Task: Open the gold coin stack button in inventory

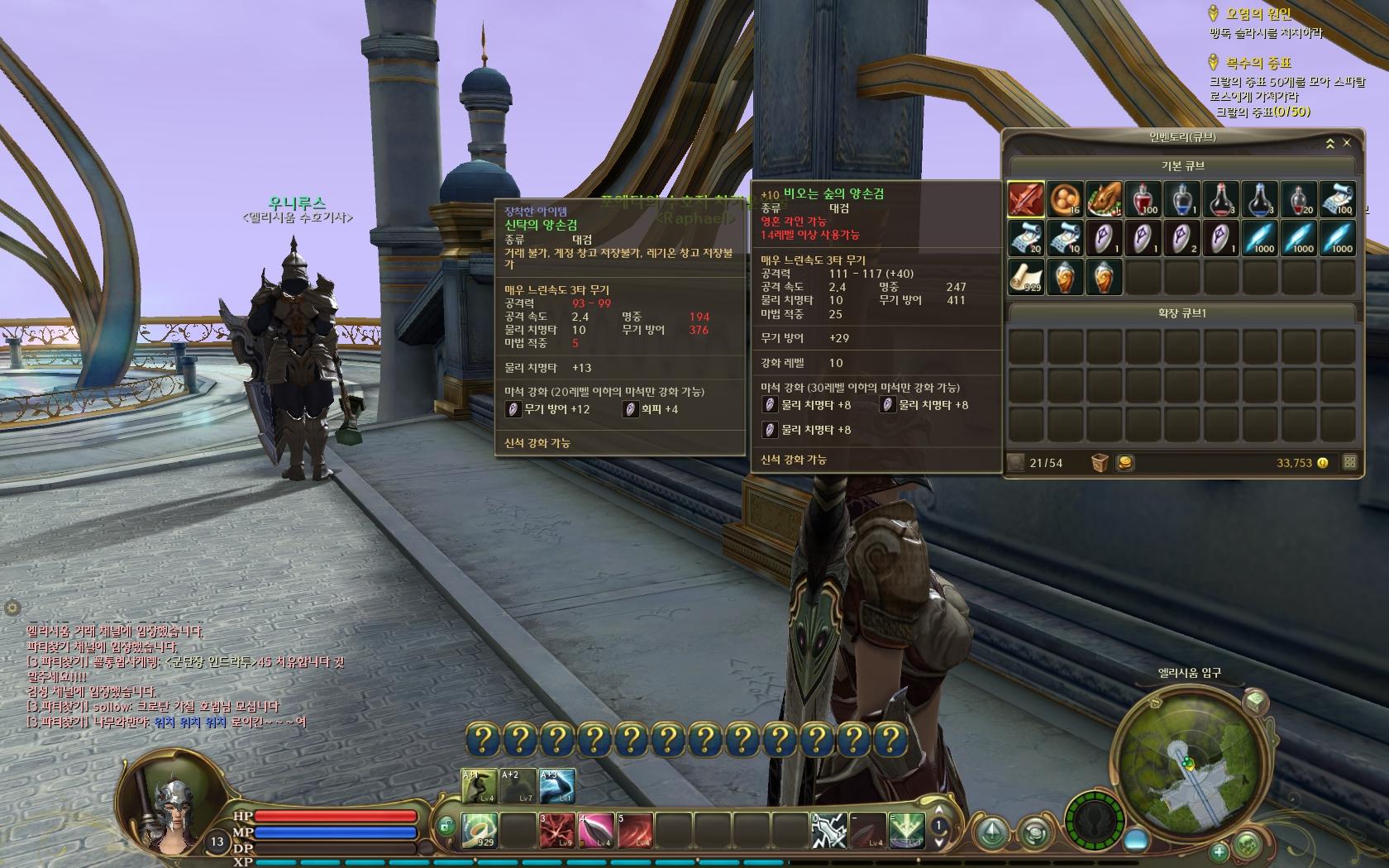Action: [x=1125, y=463]
